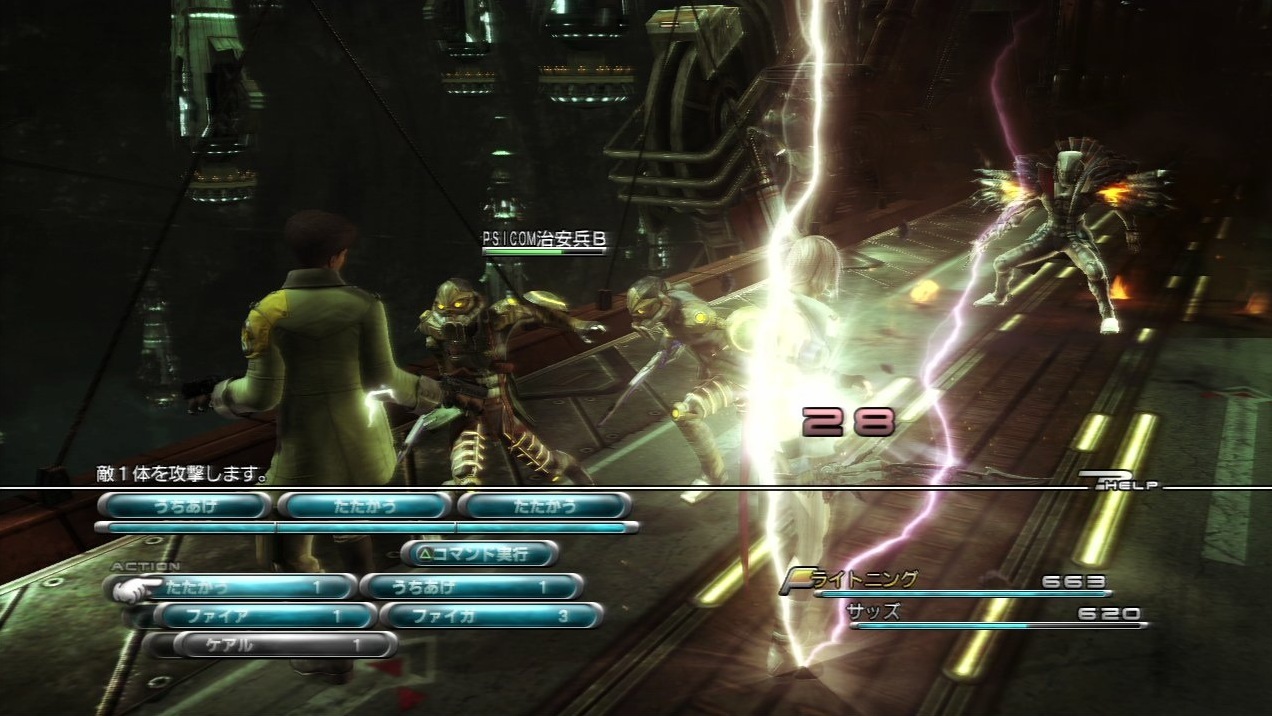
Task: Target the PSICOM治安兵B enemy name label
Action: (x=543, y=239)
